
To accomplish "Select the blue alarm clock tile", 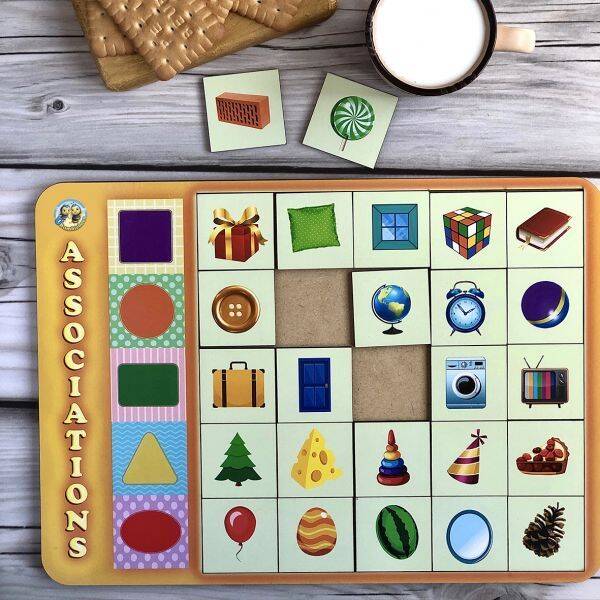I will [x=468, y=305].
